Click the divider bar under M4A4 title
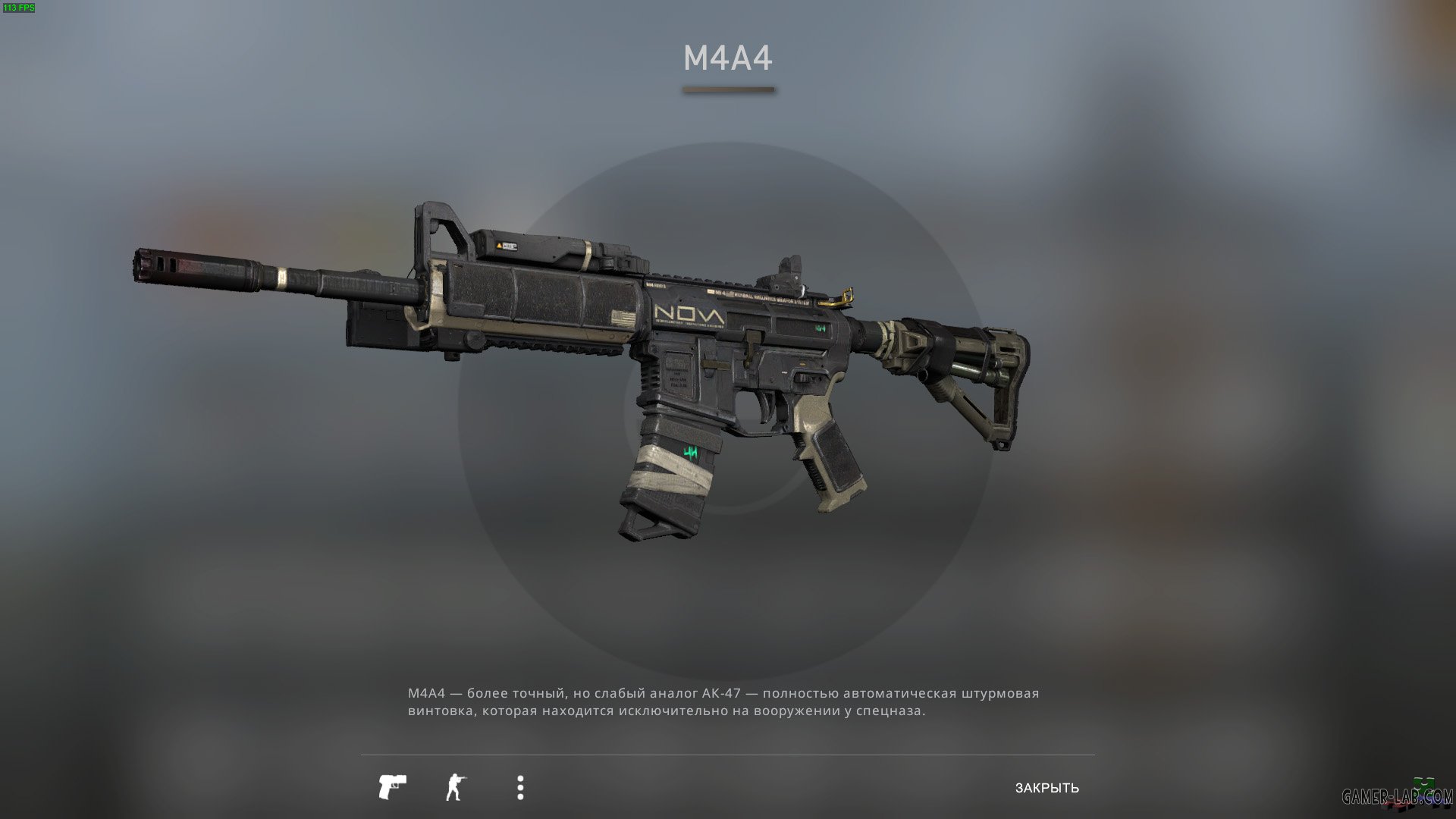Viewport: 1456px width, 819px height. coord(727,90)
